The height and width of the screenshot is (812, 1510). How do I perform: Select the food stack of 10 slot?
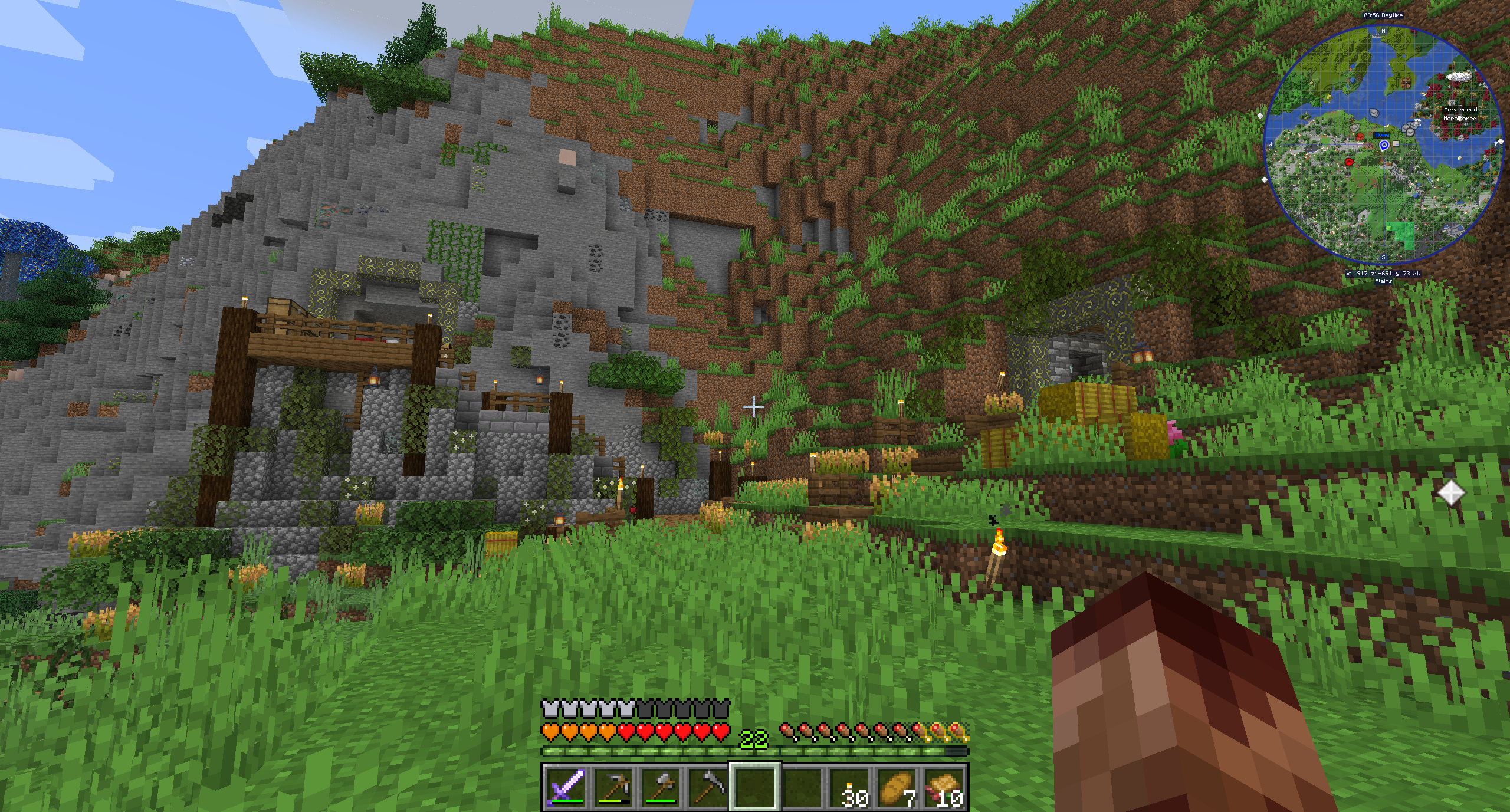(x=944, y=786)
